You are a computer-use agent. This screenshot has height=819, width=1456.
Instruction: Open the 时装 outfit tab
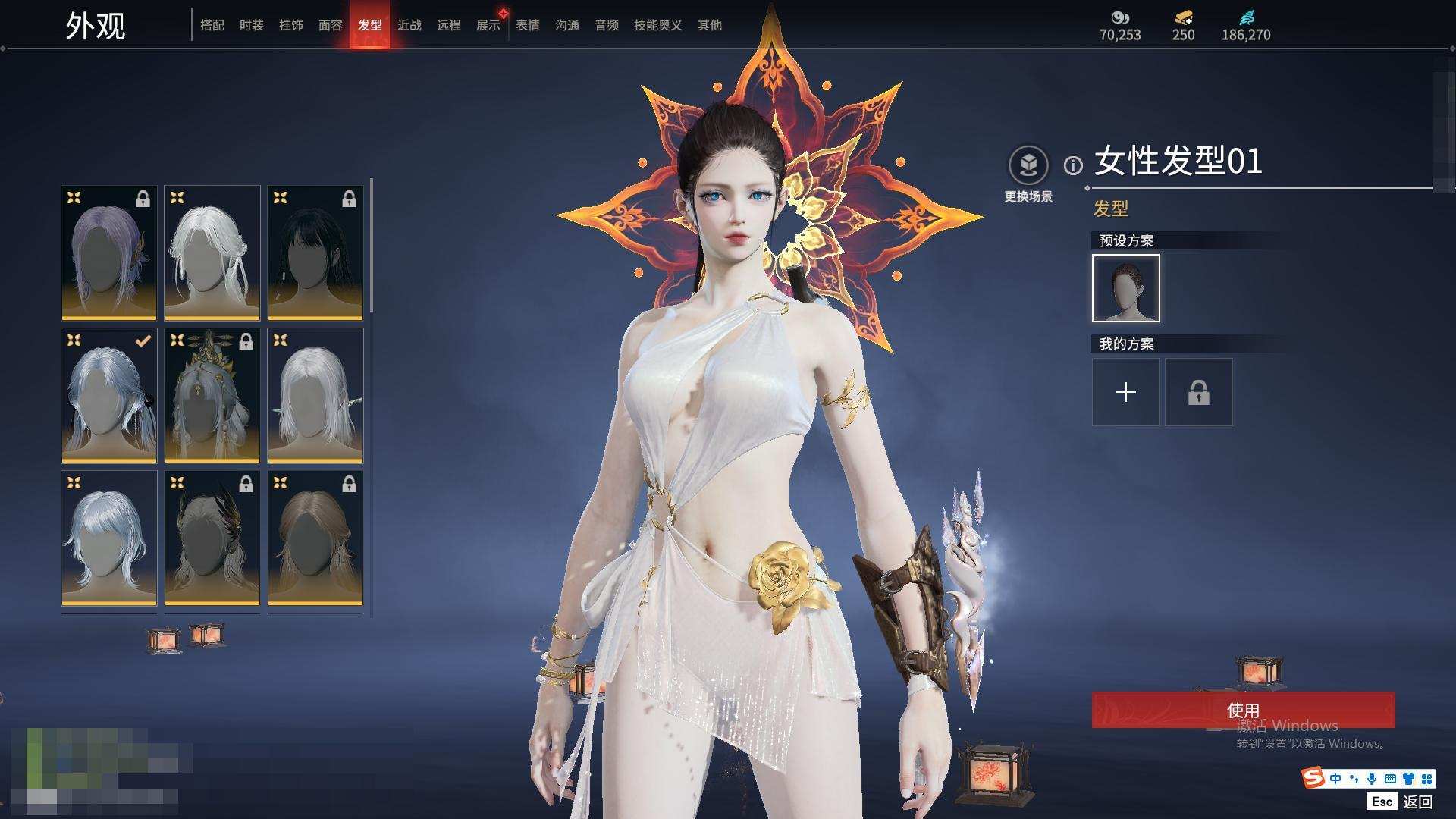point(252,25)
